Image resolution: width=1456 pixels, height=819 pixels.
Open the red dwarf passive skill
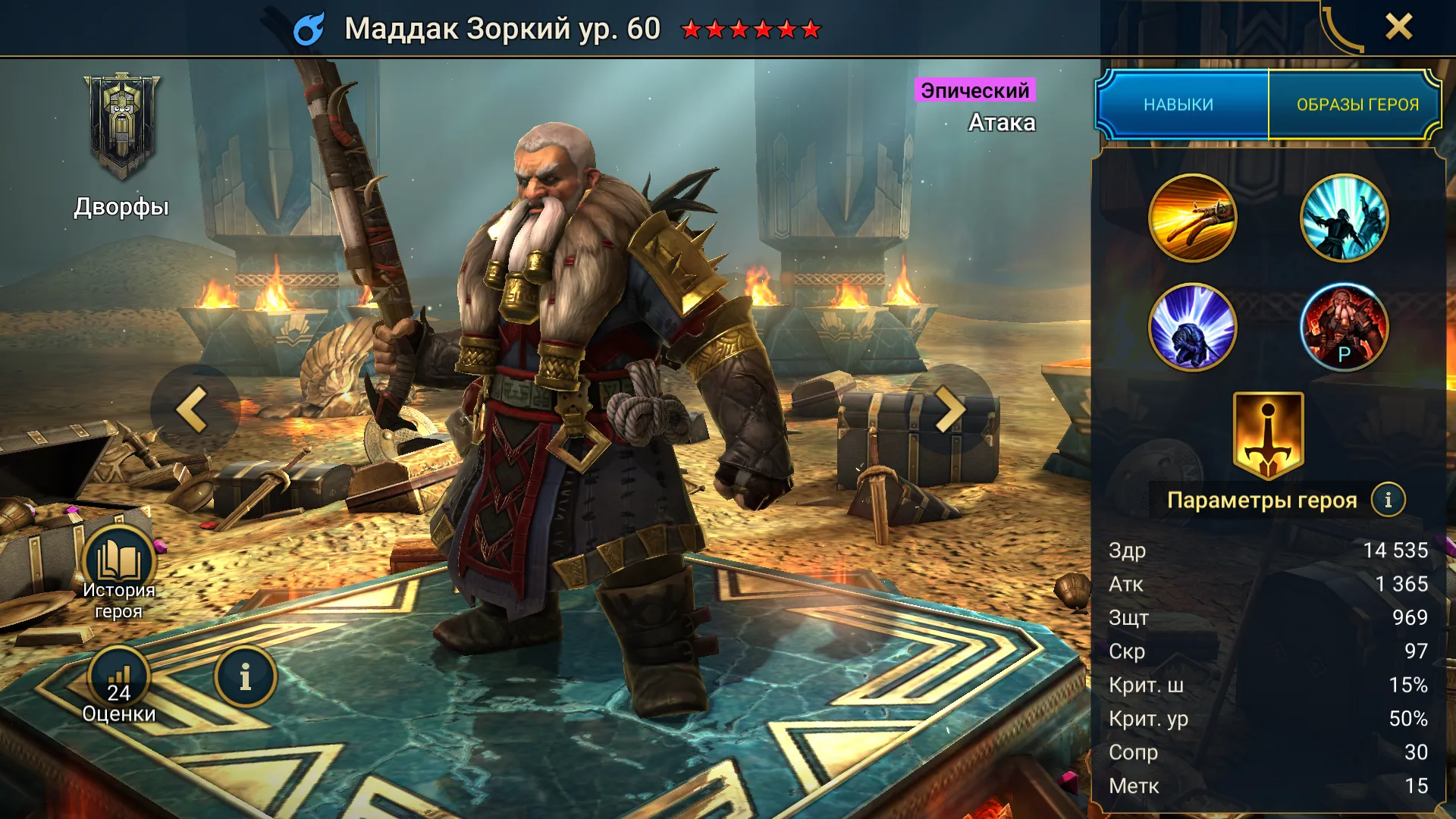tap(1344, 328)
